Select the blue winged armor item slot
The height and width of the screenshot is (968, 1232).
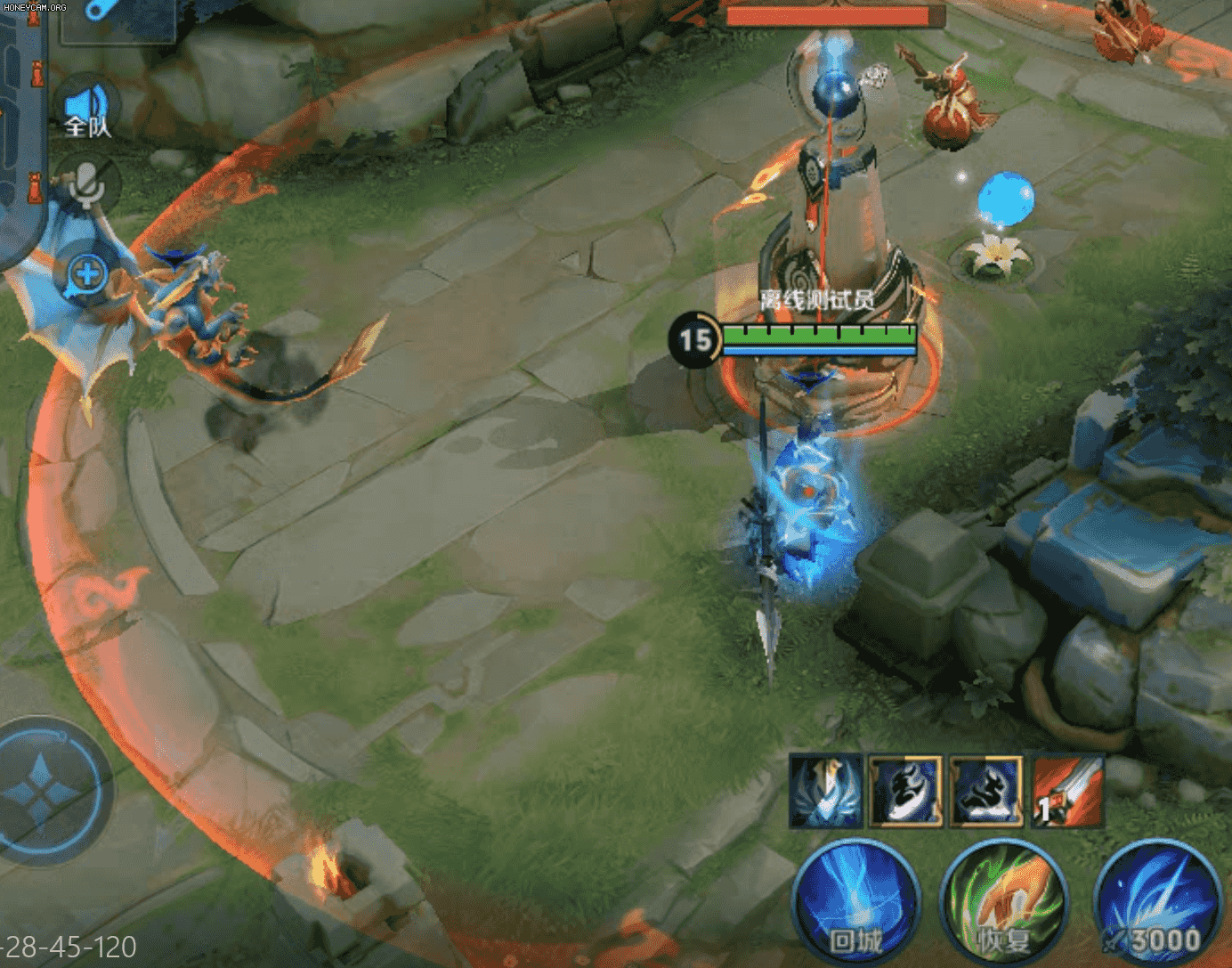(826, 792)
